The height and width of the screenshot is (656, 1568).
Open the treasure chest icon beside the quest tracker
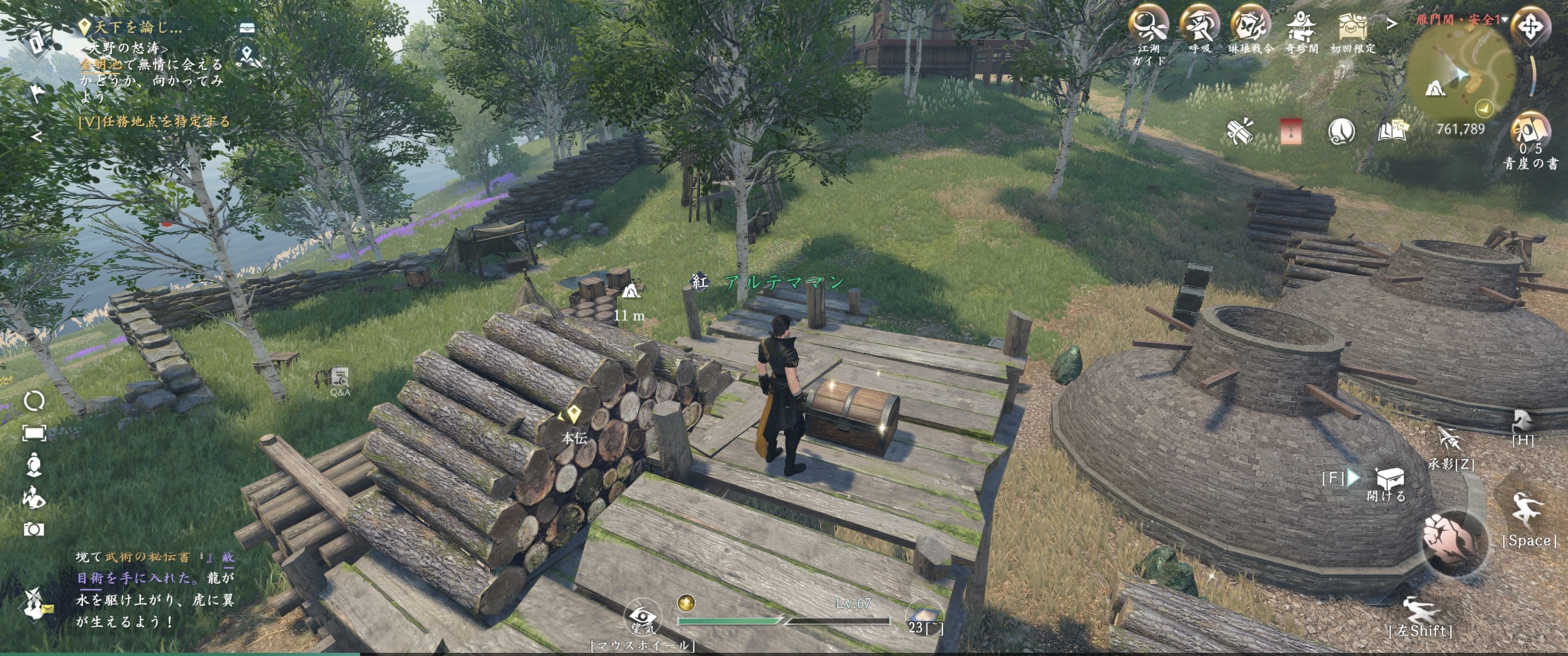tap(248, 27)
